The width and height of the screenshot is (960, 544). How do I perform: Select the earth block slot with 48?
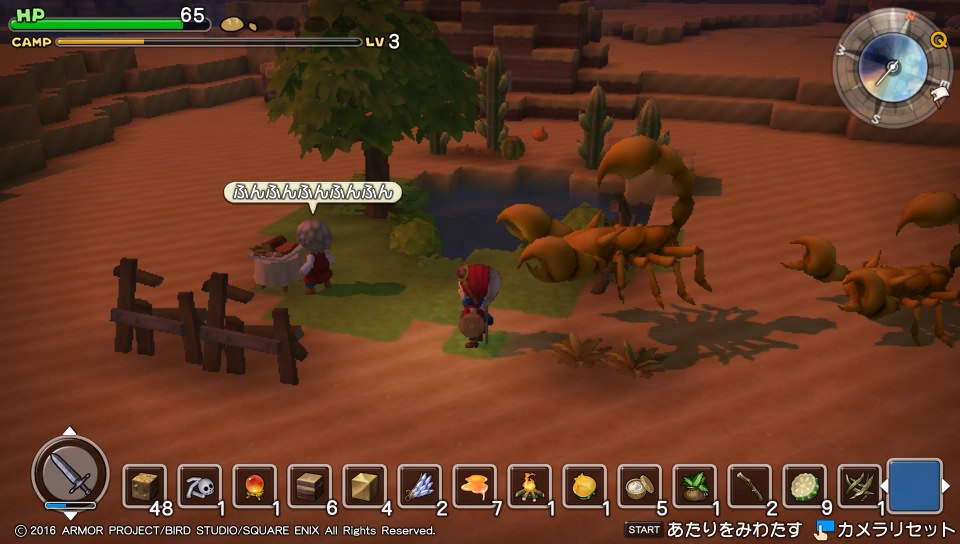point(144,486)
